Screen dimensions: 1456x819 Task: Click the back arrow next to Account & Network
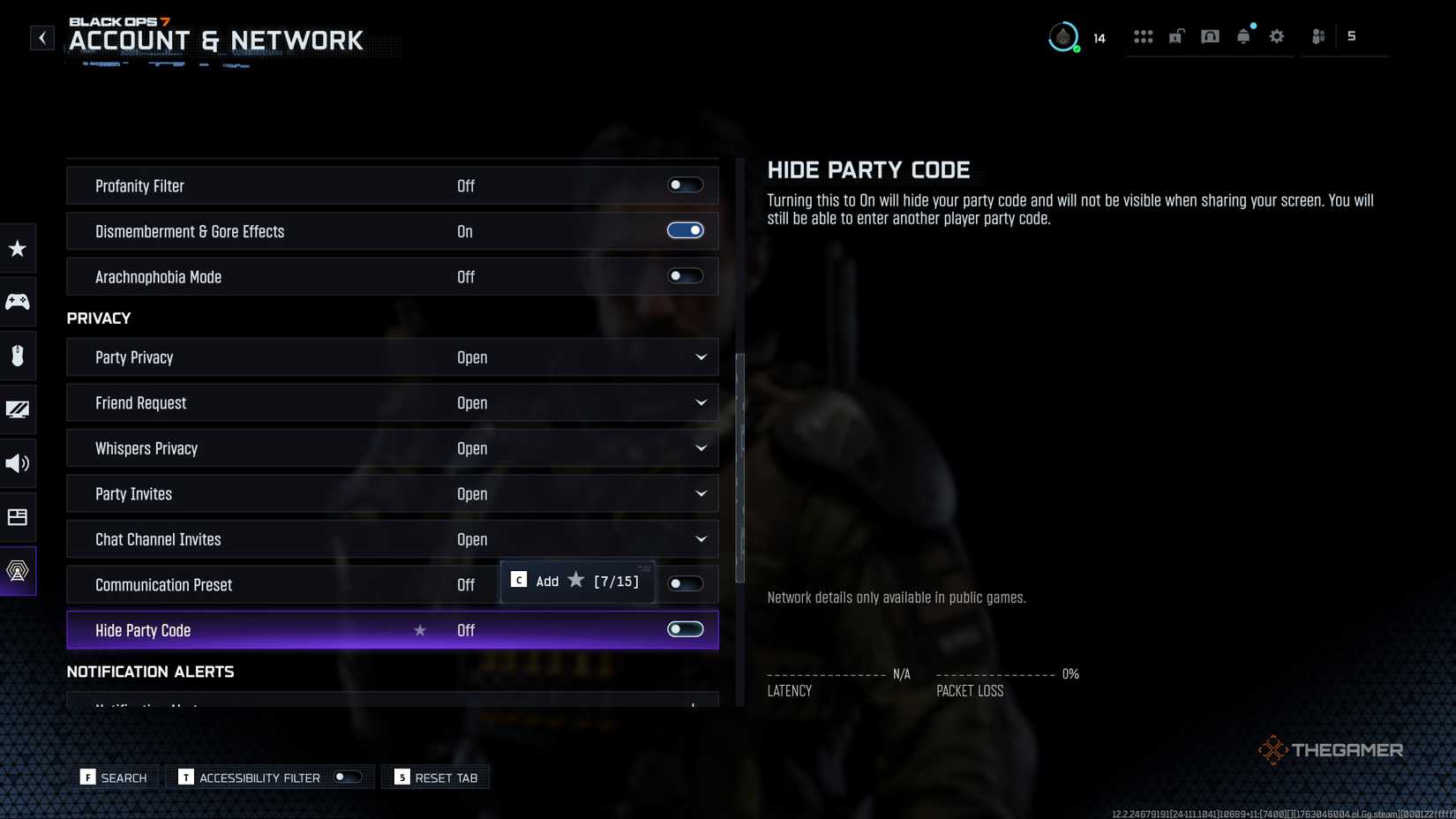[x=41, y=37]
